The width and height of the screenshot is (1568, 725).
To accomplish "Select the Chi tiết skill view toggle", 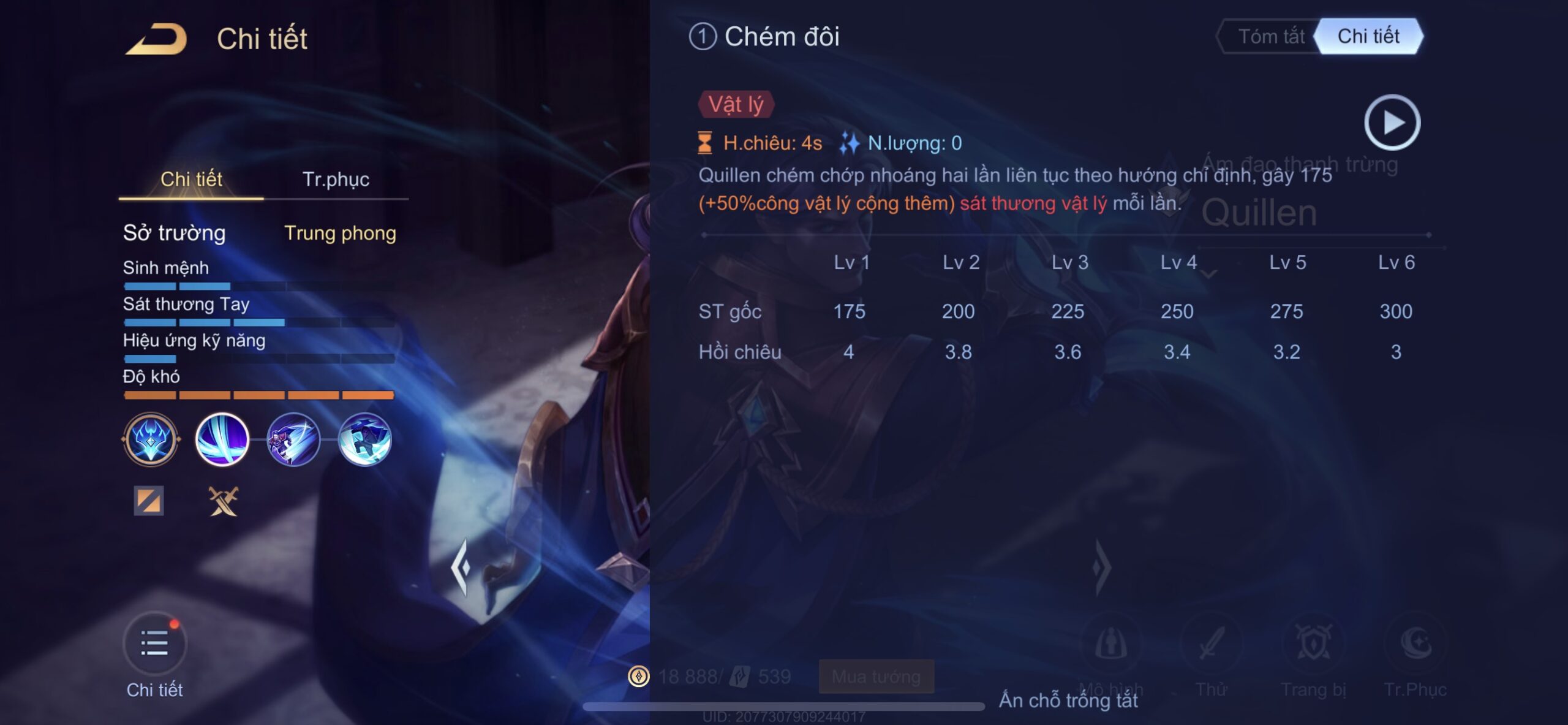I will click(1368, 37).
